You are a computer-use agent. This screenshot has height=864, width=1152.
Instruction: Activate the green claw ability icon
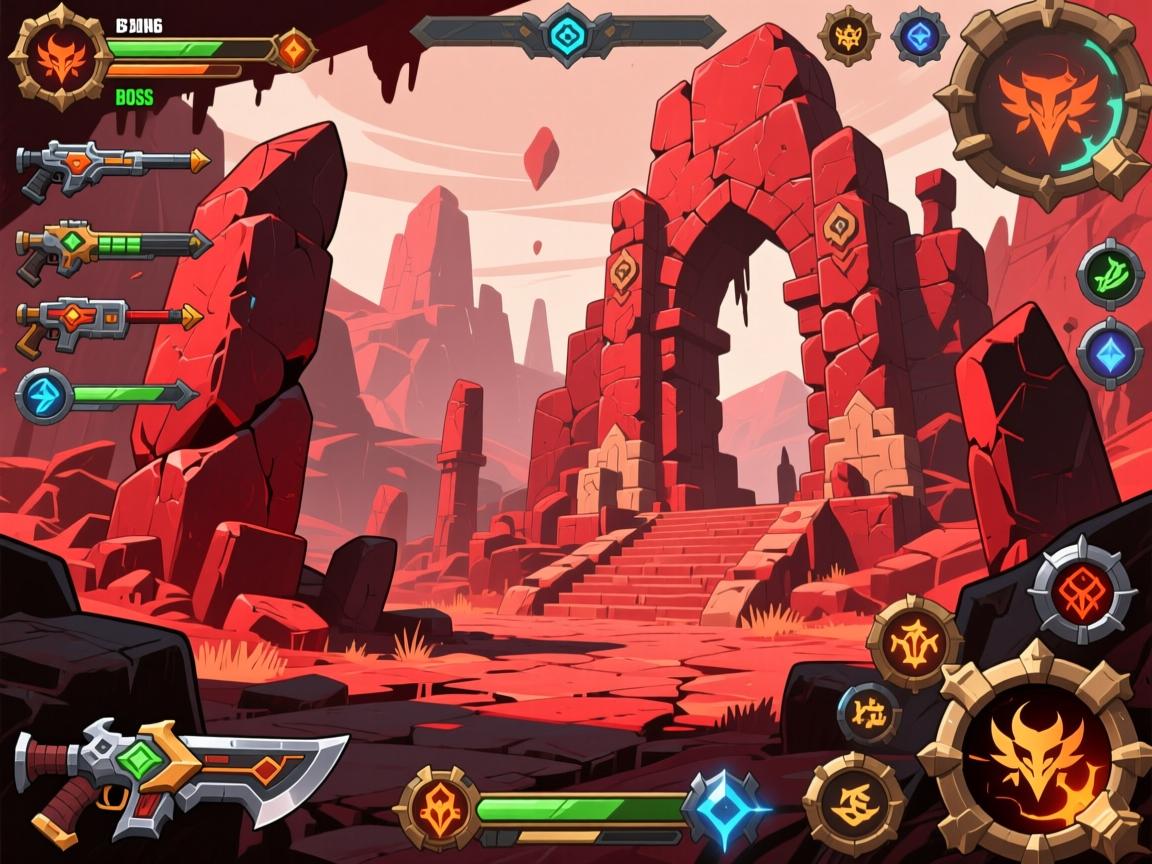[x=1110, y=271]
